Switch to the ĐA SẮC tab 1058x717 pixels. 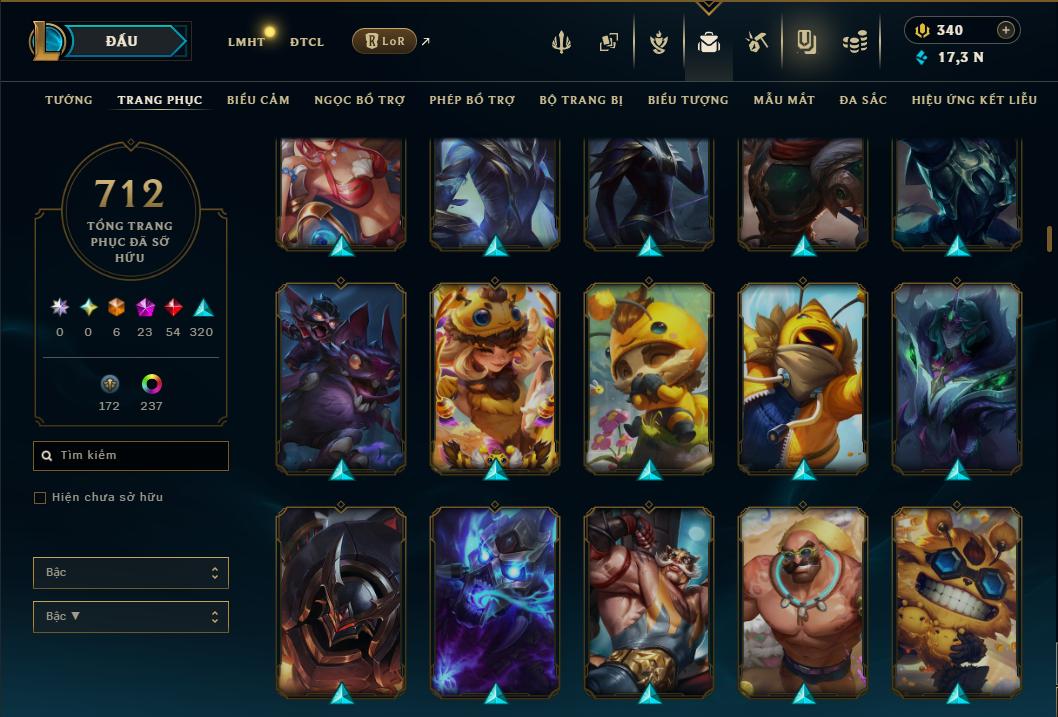(x=863, y=100)
